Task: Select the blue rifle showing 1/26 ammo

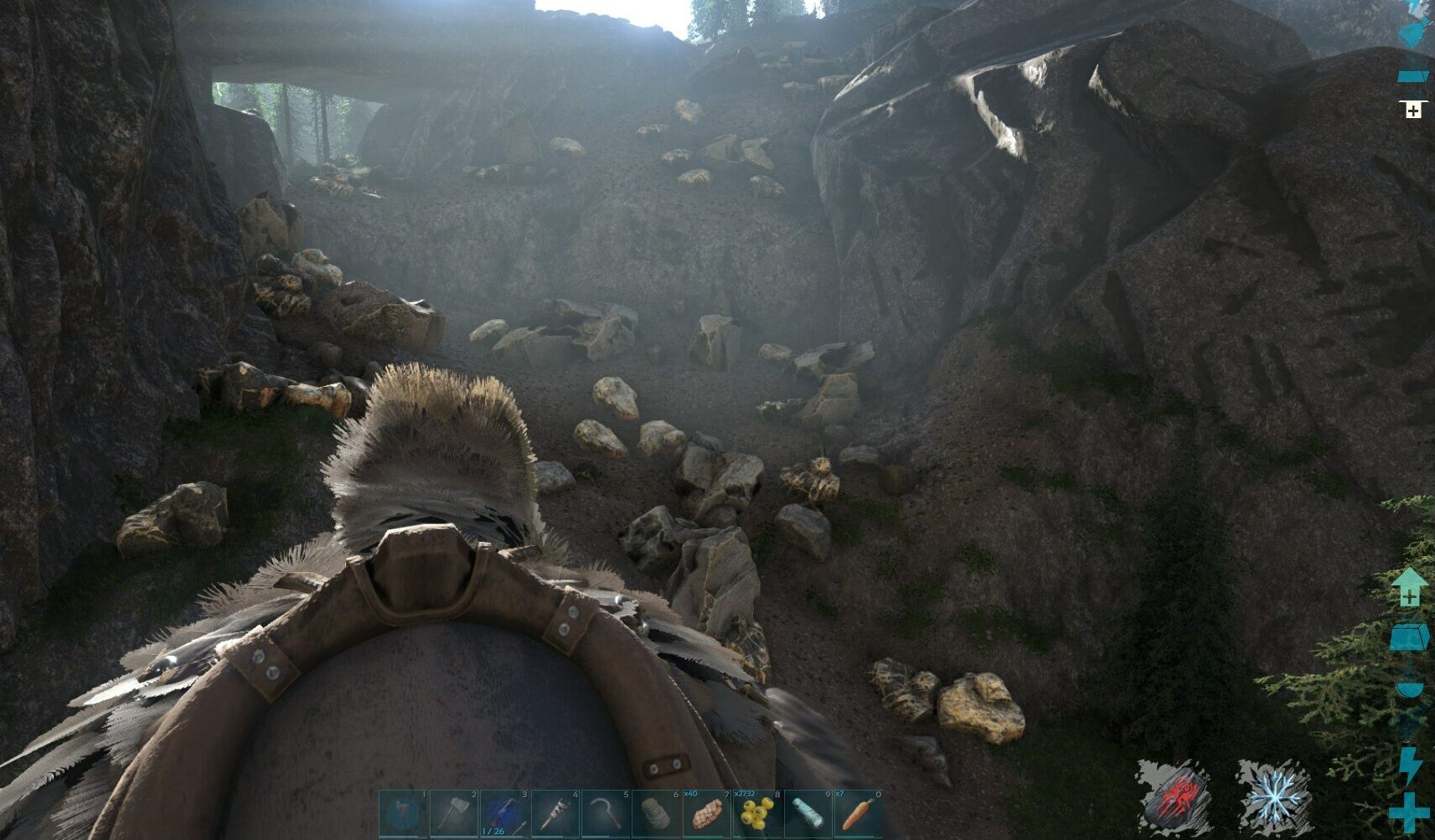Action: coord(505,813)
